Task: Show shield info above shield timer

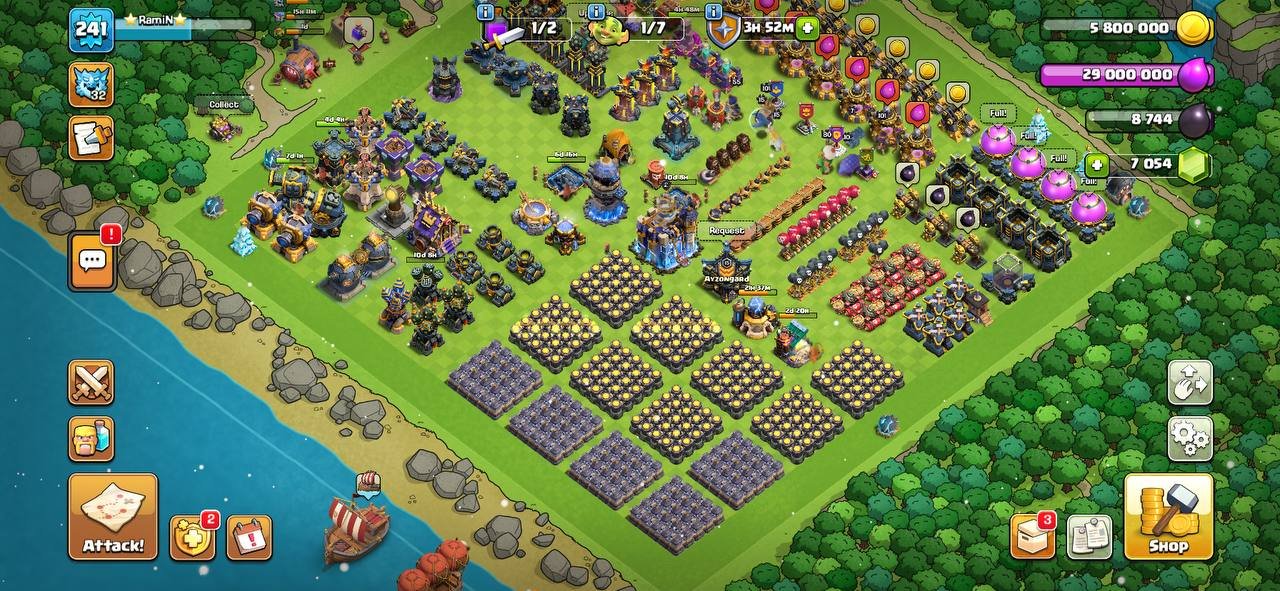Action: (x=714, y=12)
